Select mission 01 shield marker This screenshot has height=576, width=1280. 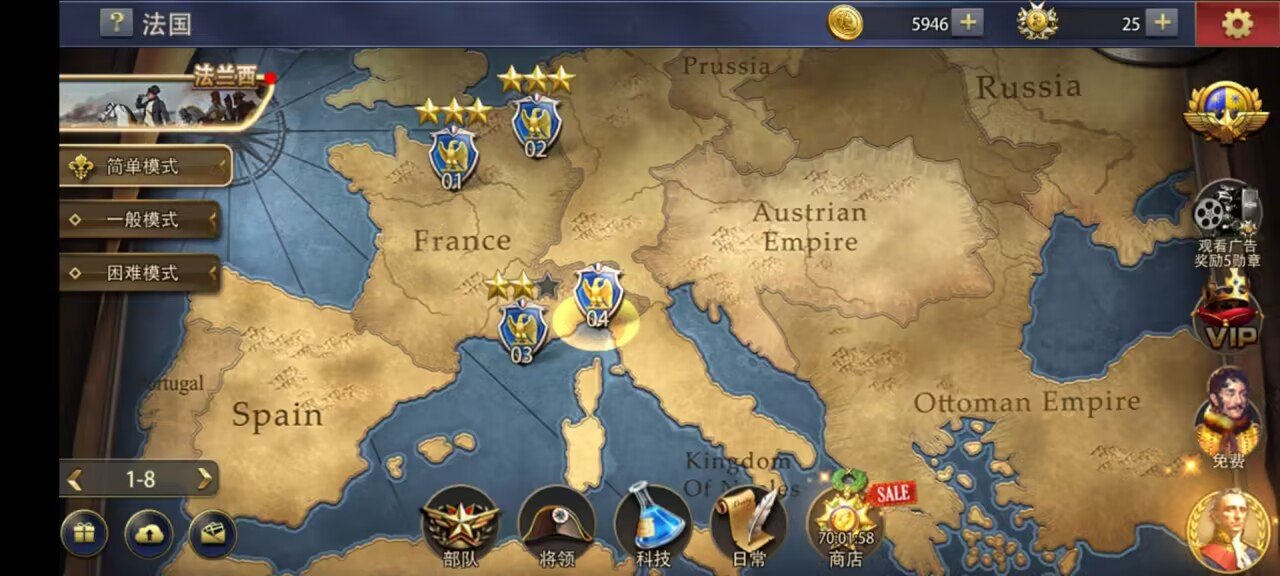pos(453,155)
